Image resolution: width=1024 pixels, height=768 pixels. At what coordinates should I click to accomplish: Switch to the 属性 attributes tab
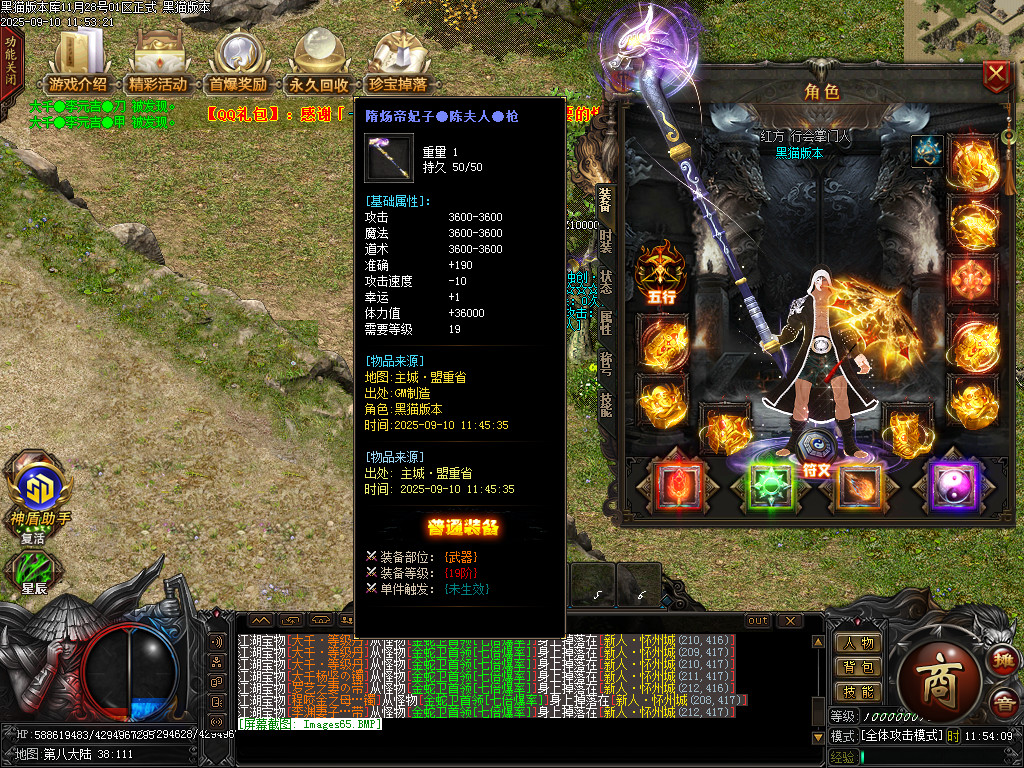[x=606, y=322]
